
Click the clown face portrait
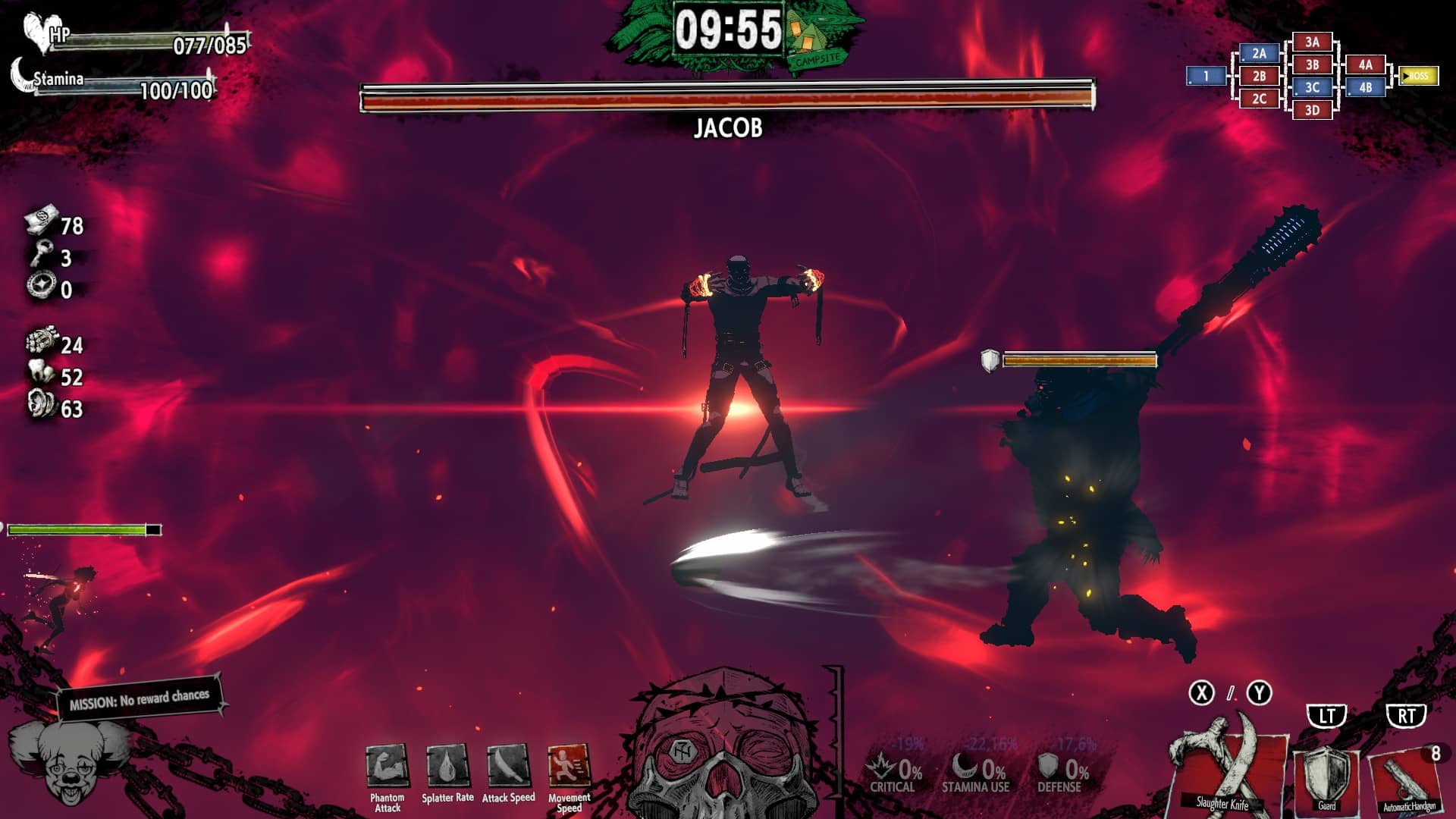[67, 762]
